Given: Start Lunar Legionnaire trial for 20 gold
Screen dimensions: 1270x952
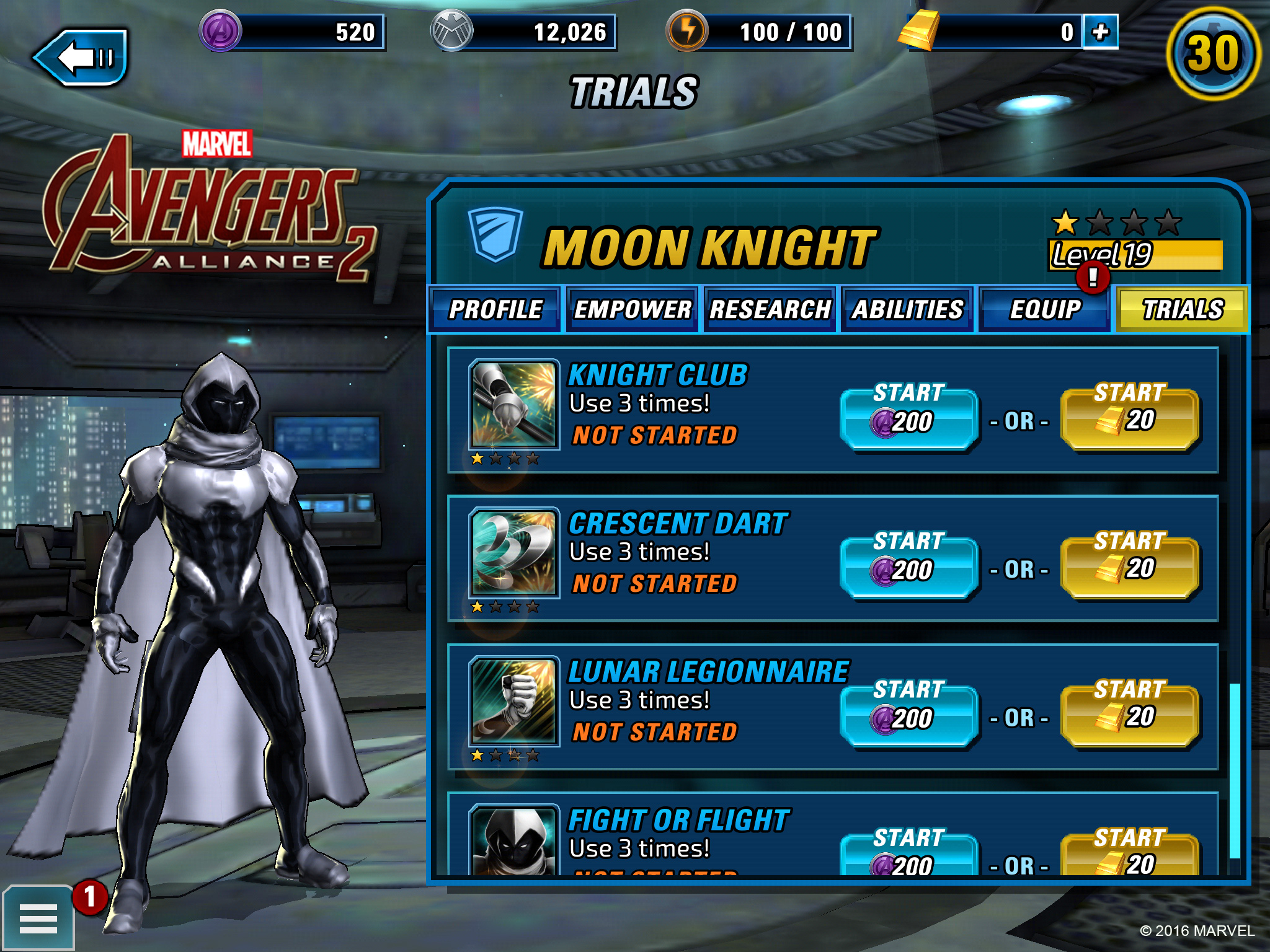Looking at the screenshot, I should point(1129,715).
